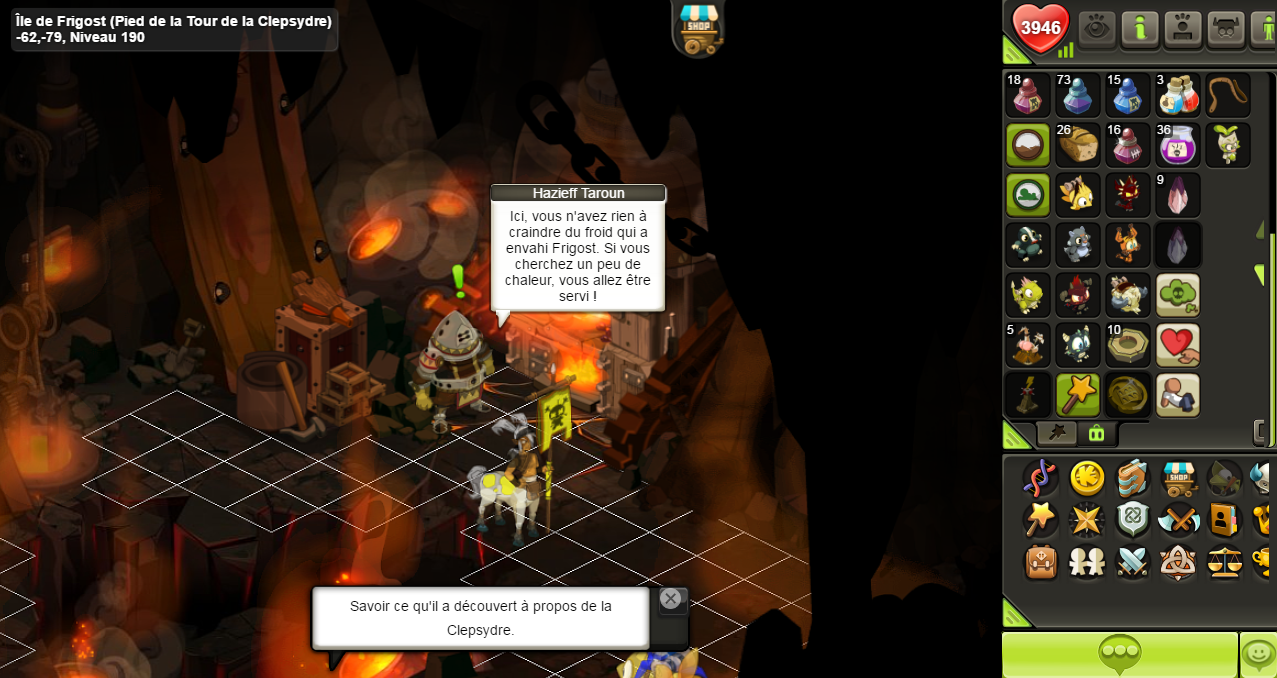Screen dimensions: 1277x678
Task: Select the pink crystal stack of 9
Action: click(x=1178, y=195)
